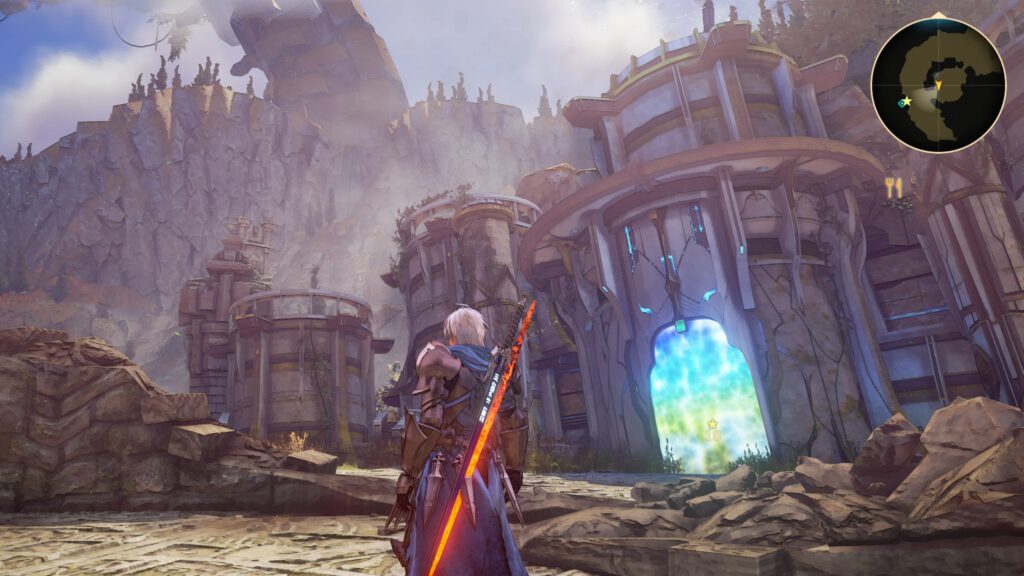
Task: Click the fork and knife meal icon
Action: [894, 186]
